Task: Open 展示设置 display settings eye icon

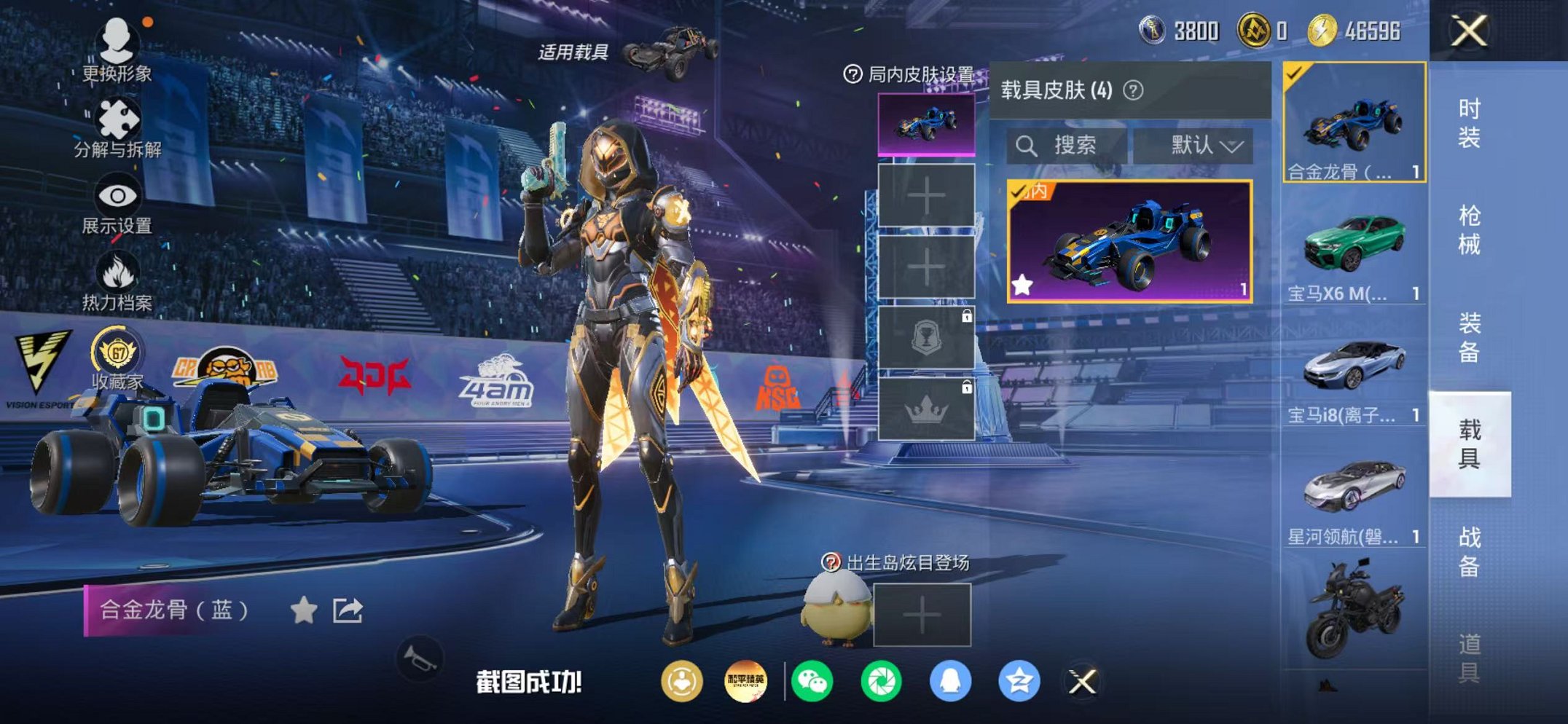Action: point(117,193)
